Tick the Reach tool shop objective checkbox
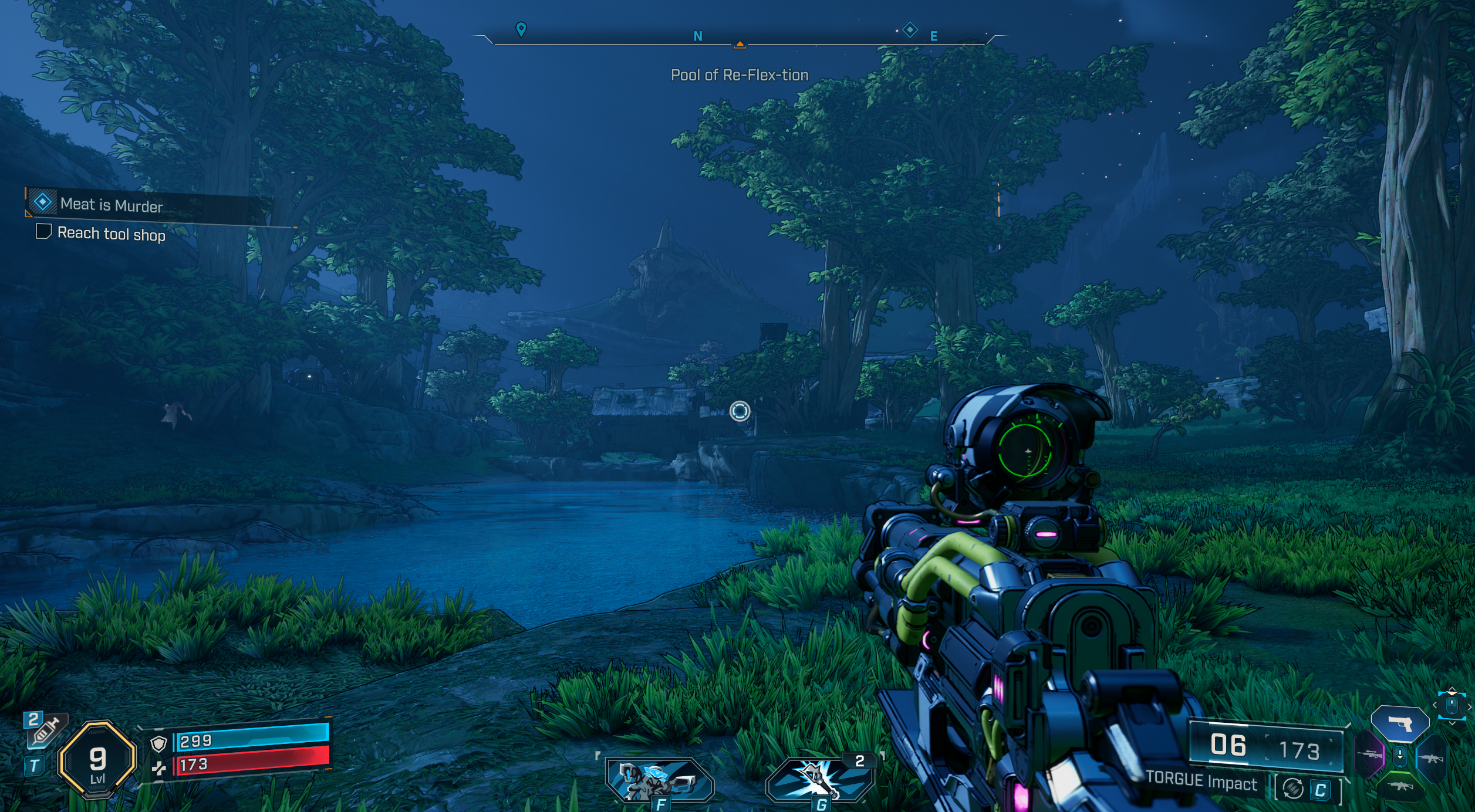1475x812 pixels. (43, 231)
